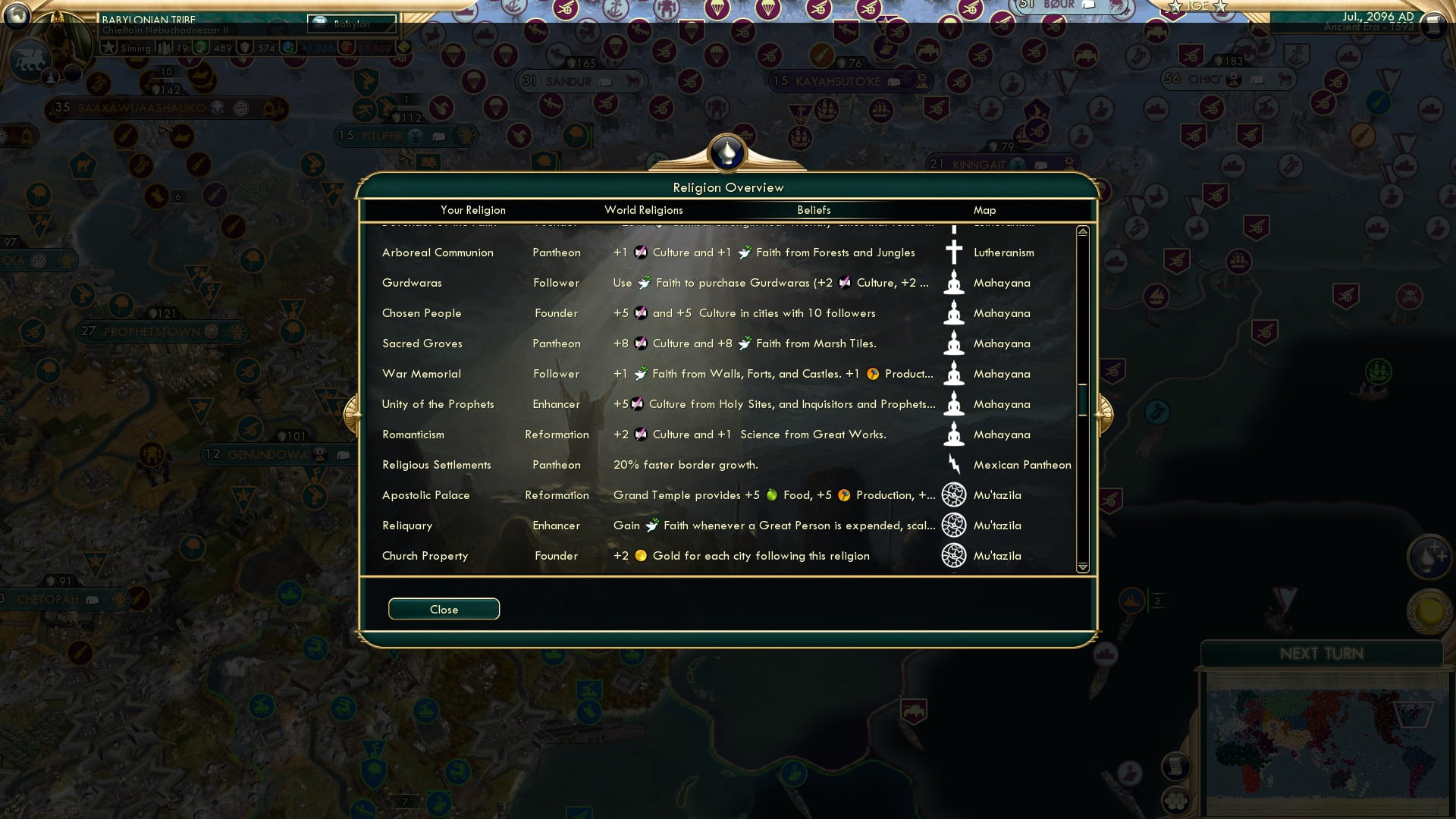The width and height of the screenshot is (1456, 819).
Task: Click the Mexican Pantheon lightning icon
Action: (x=953, y=464)
